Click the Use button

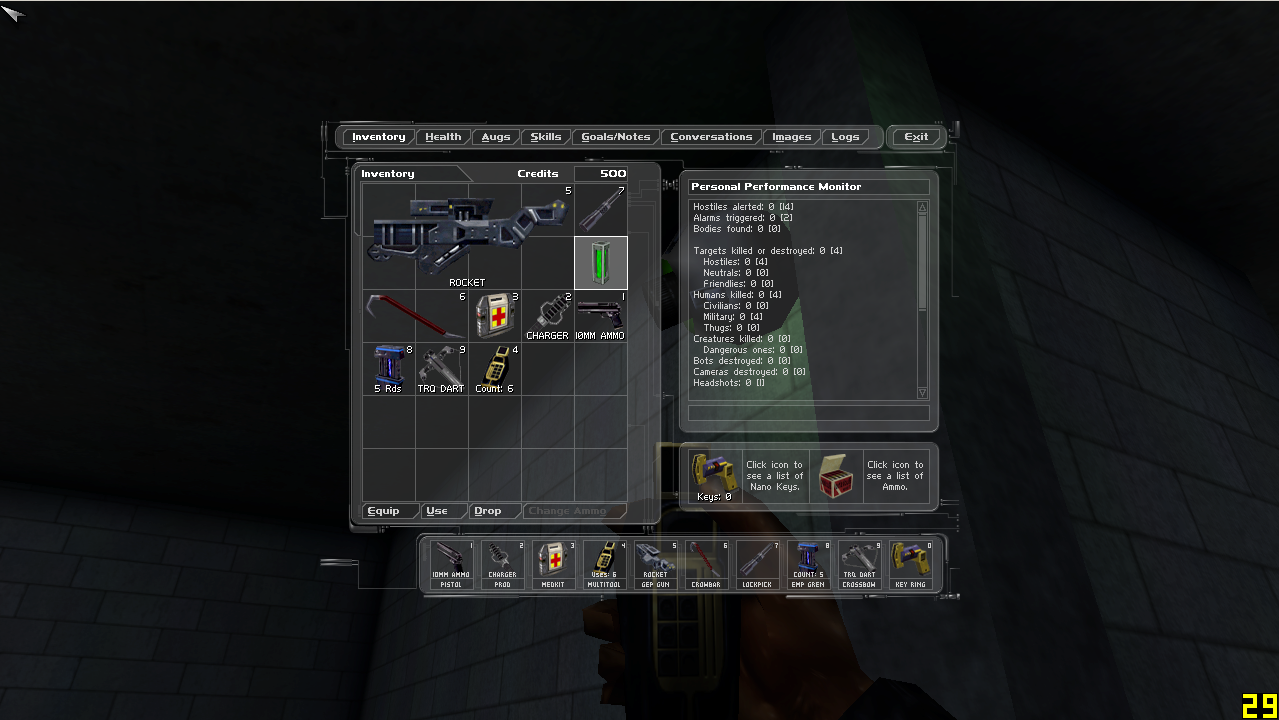(x=437, y=511)
